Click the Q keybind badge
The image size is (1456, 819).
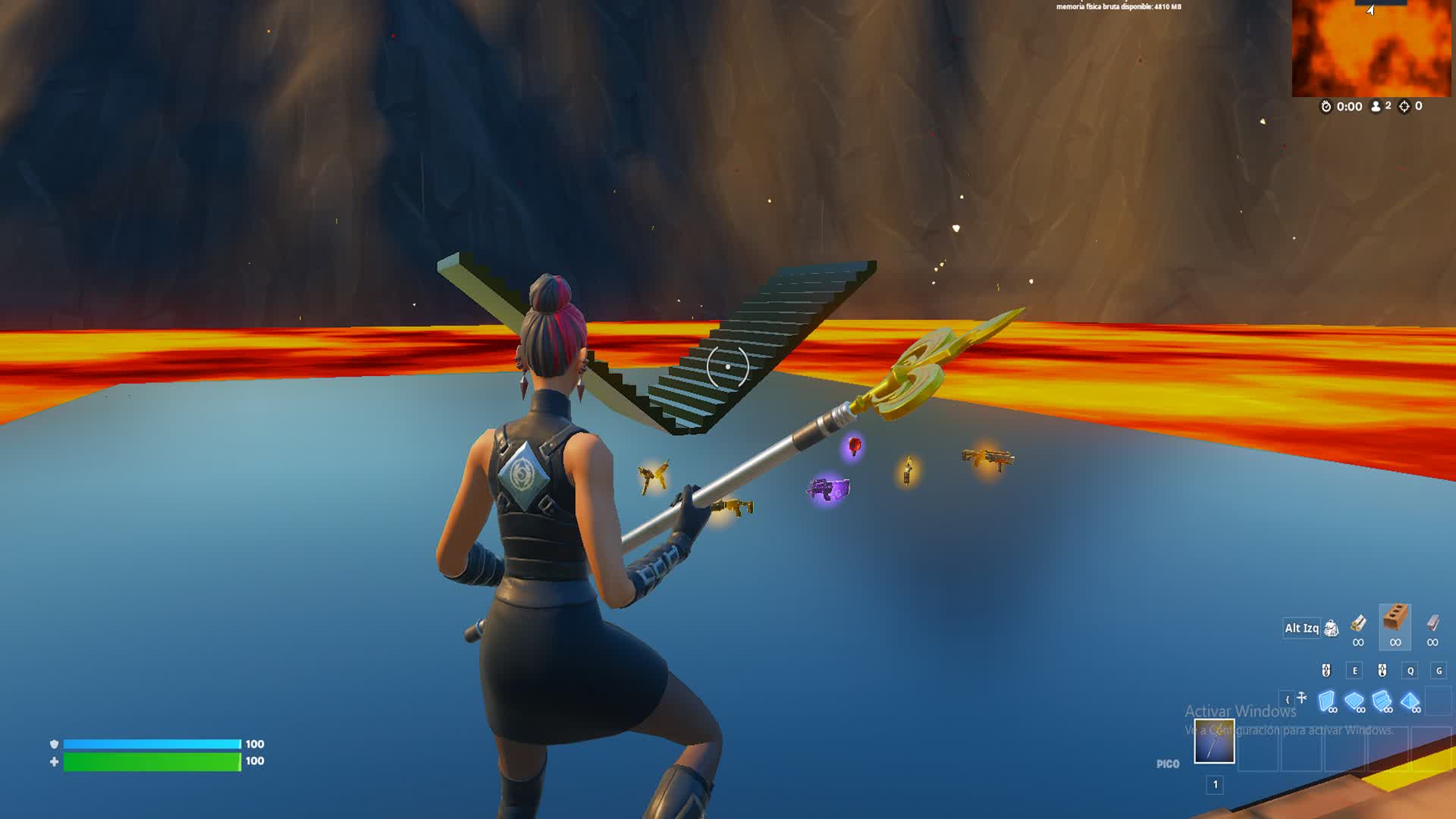coord(1410,670)
